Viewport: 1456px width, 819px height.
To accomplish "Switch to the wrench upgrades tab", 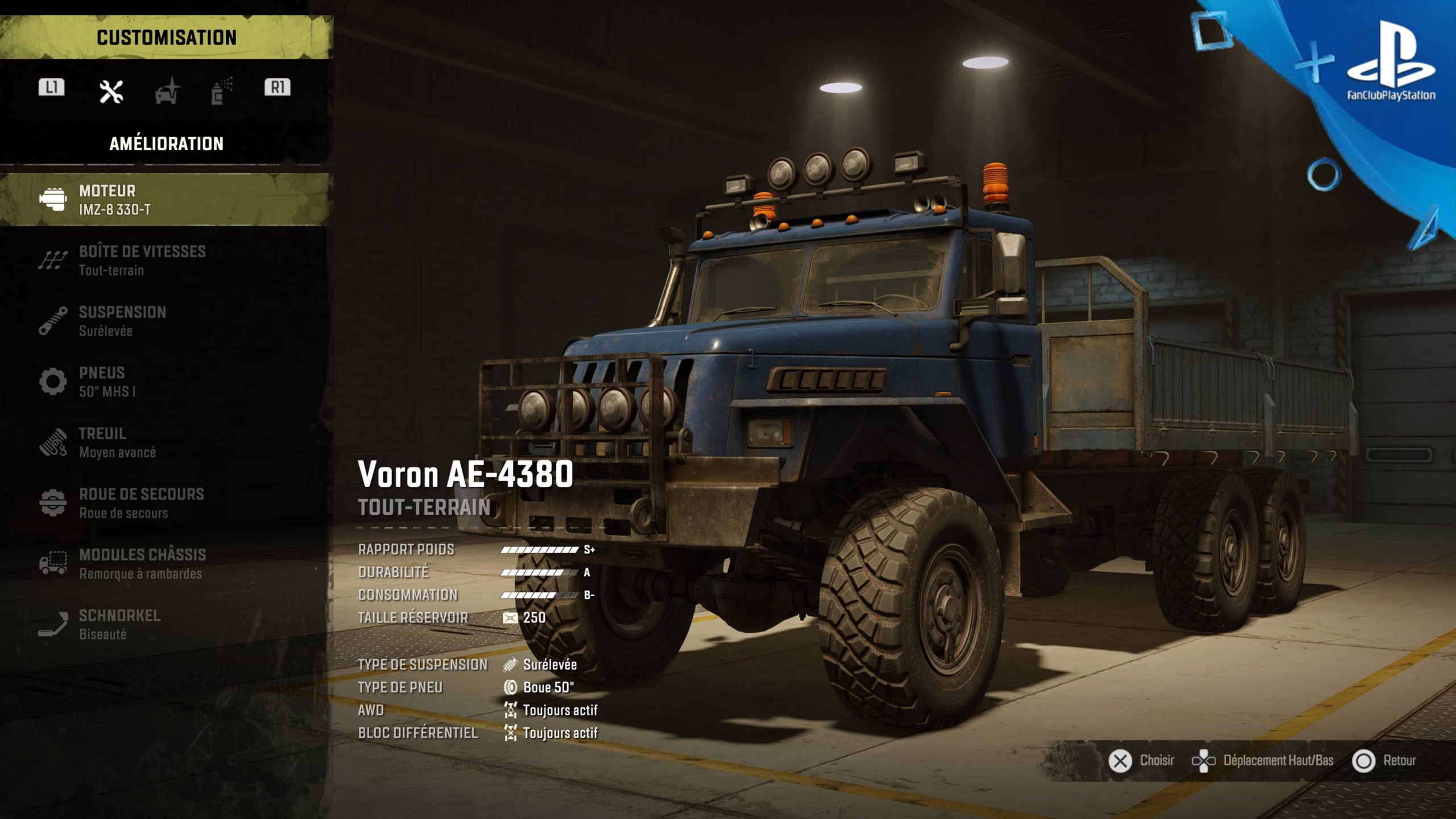I will coord(111,91).
